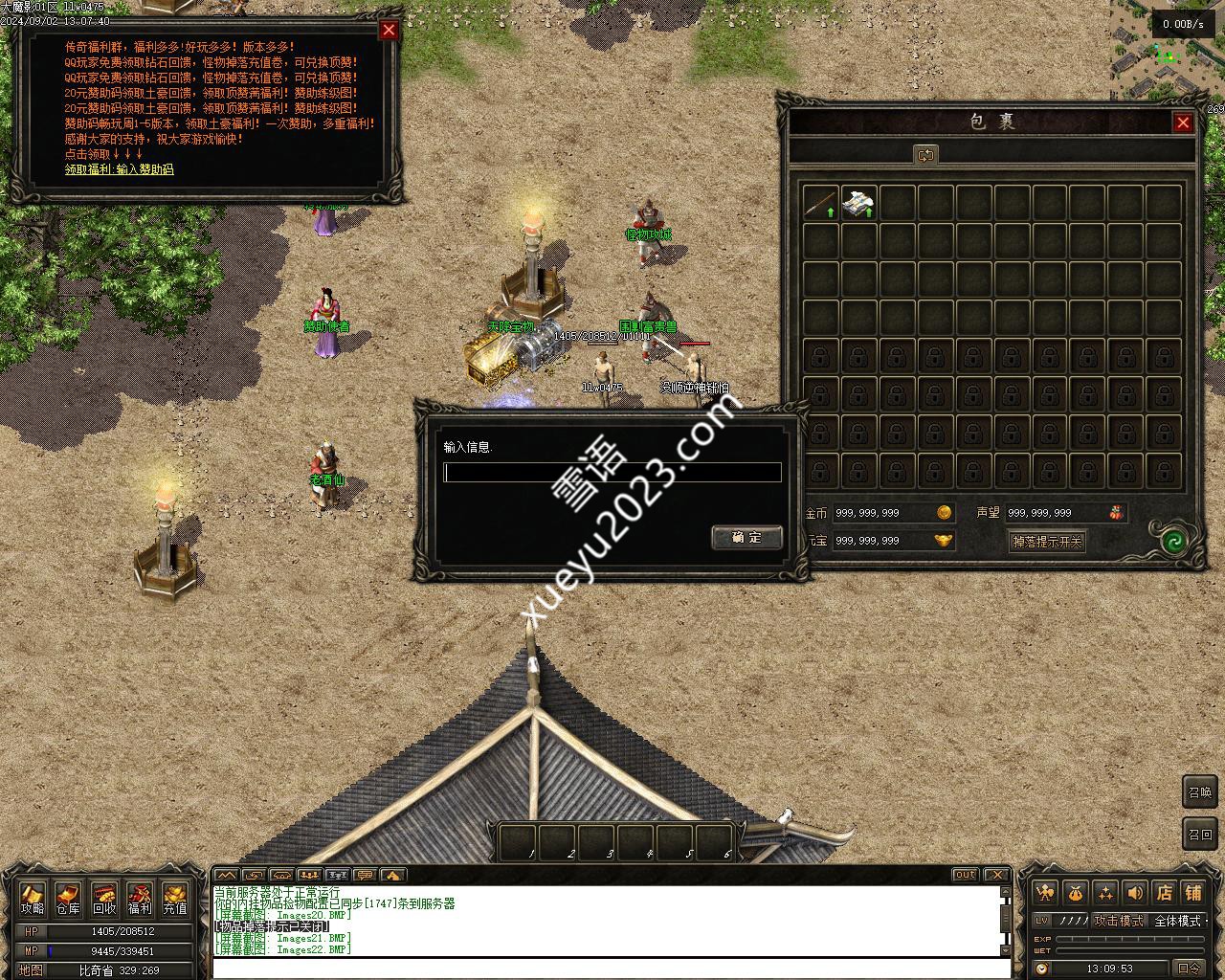
Task: Click the chat box's out button
Action: pyautogui.click(x=965, y=875)
